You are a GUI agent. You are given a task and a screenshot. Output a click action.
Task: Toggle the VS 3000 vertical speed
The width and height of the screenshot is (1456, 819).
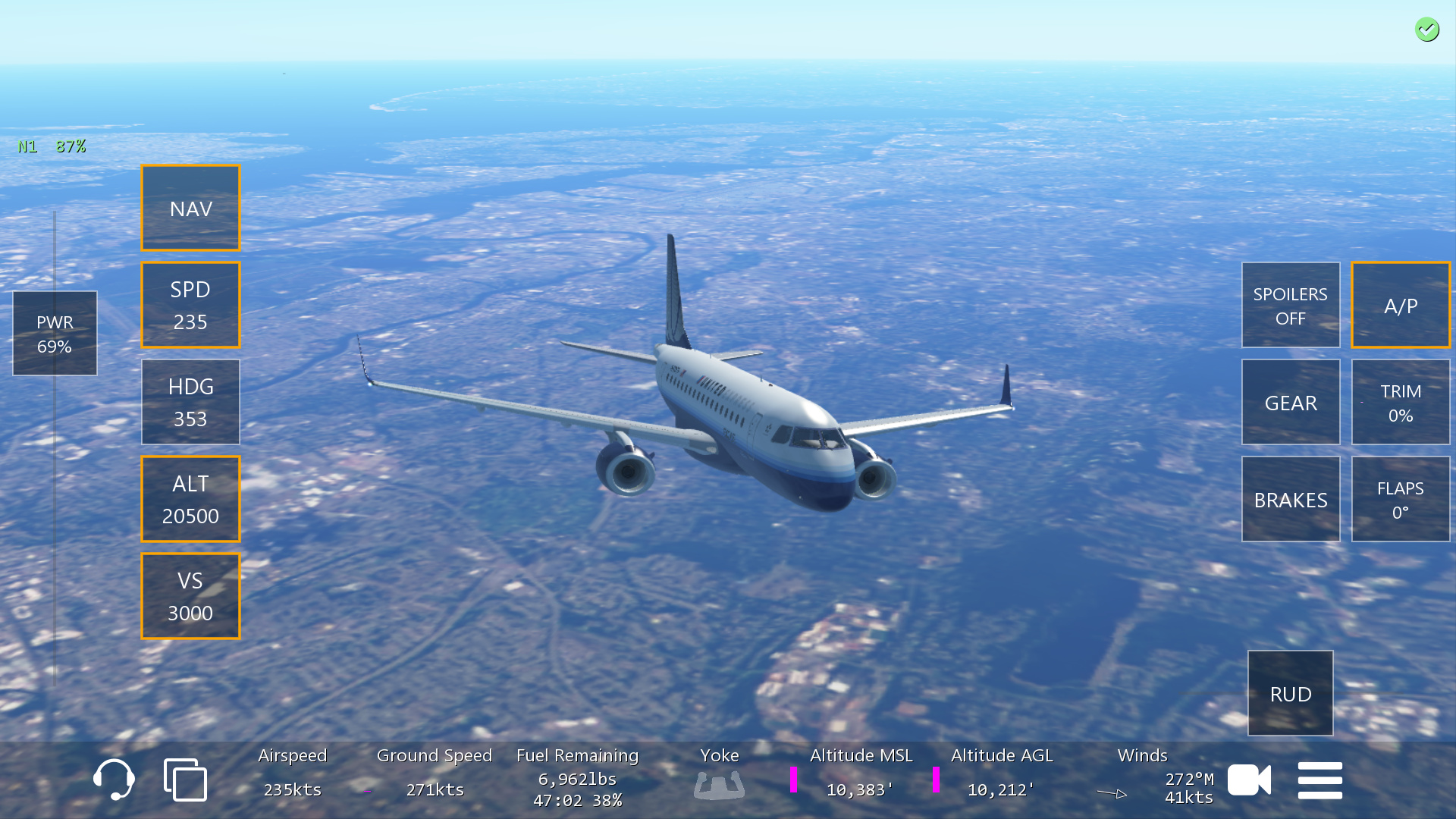pos(190,596)
